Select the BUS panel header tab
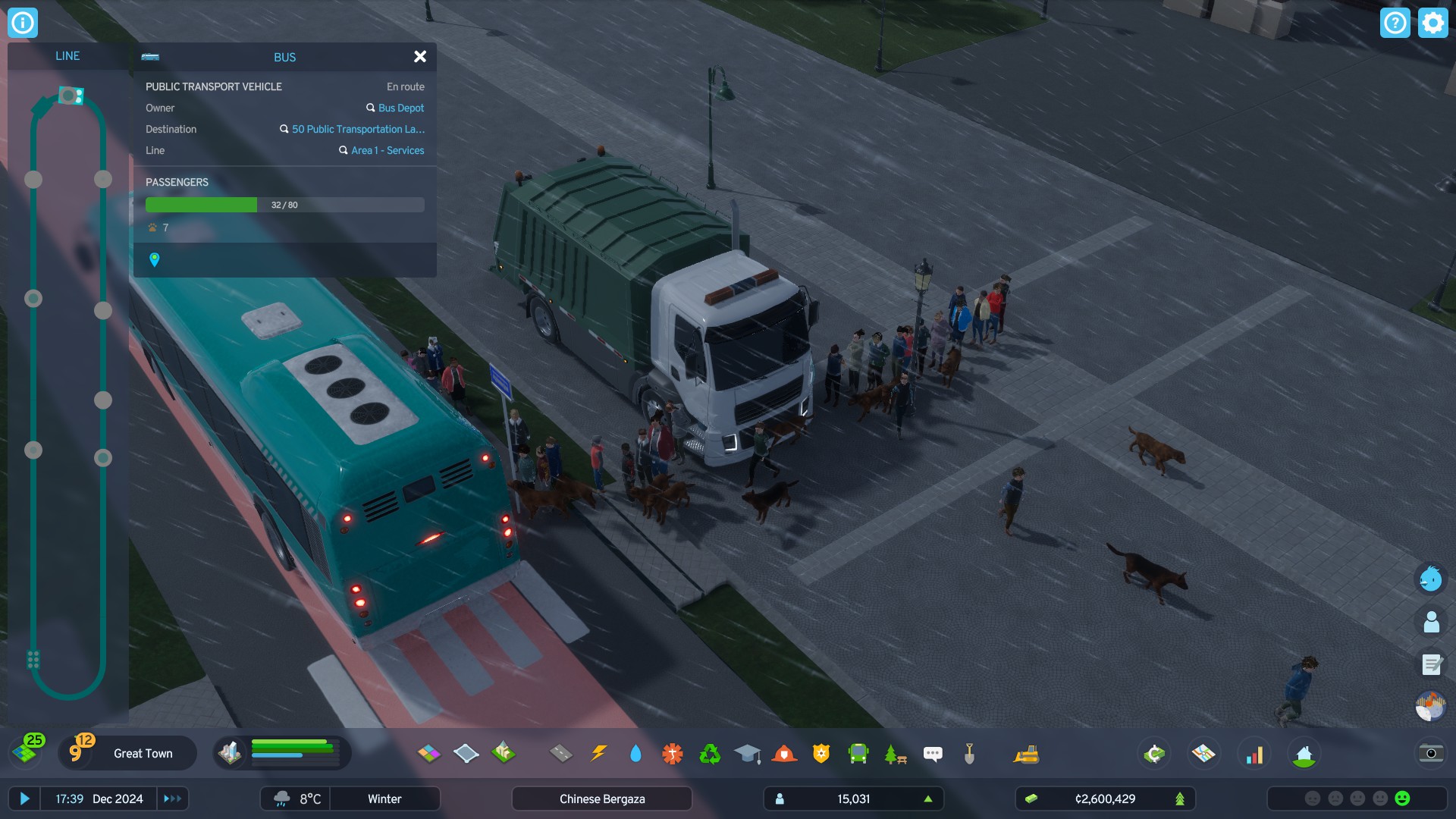Viewport: 1456px width, 819px height. pos(284,57)
